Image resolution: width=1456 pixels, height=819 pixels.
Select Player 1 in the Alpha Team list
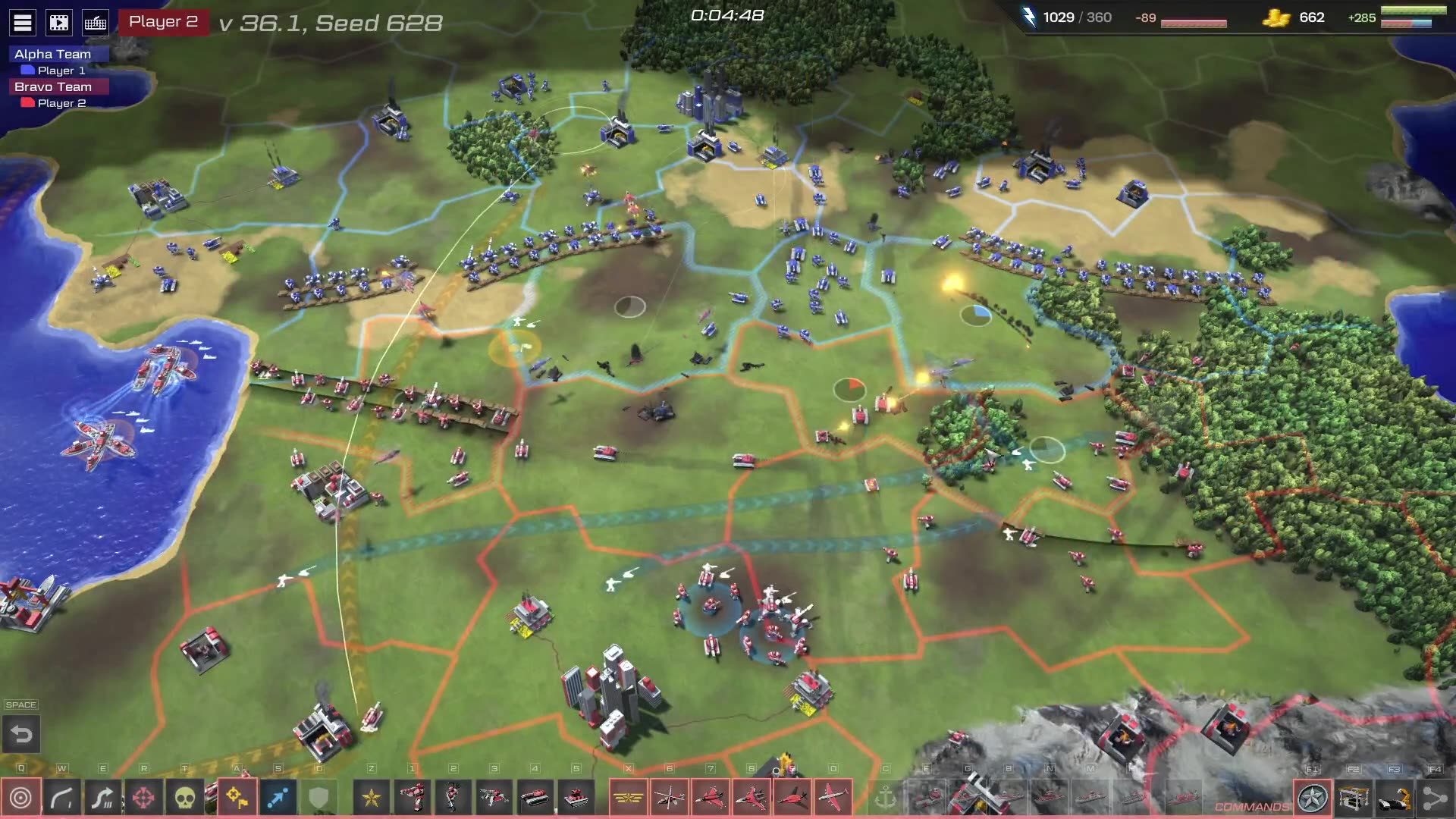[61, 71]
